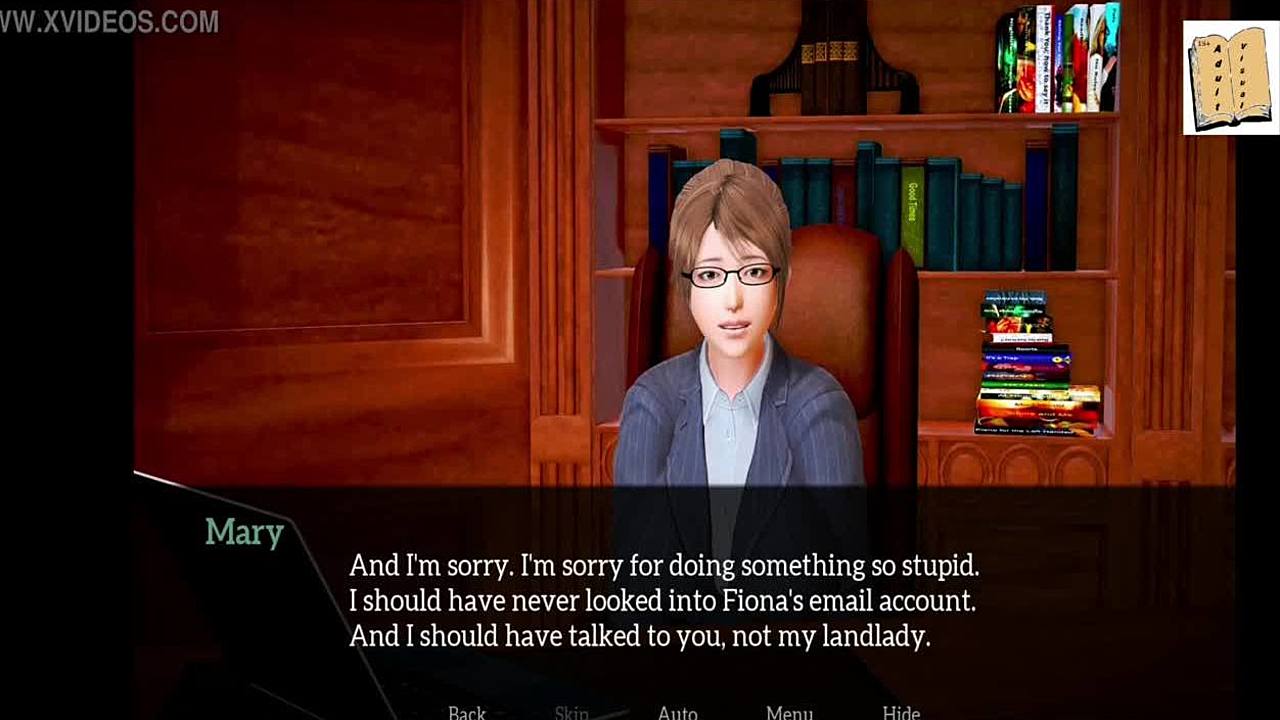Open the game Menu

[789, 712]
